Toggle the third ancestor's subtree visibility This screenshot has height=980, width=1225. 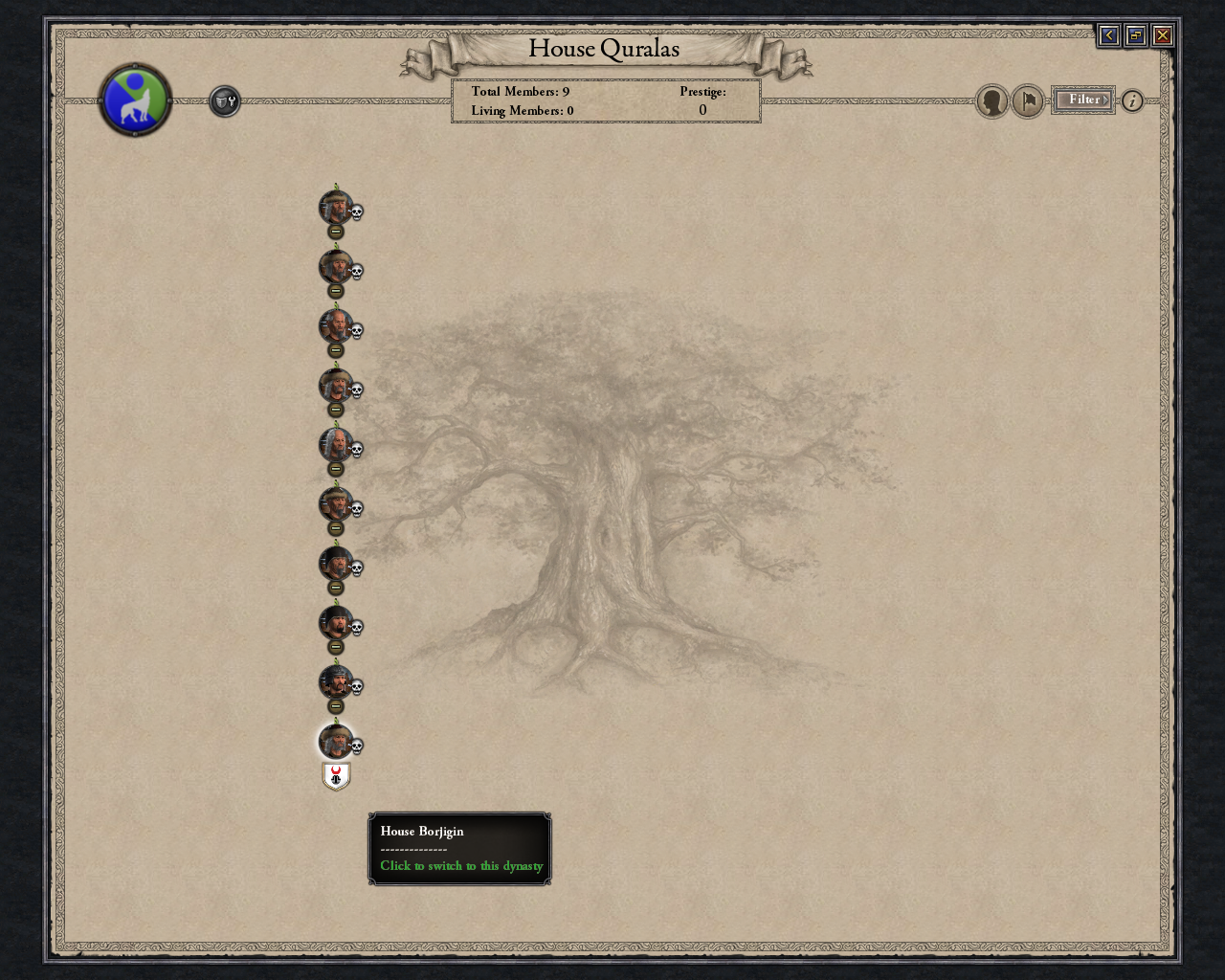335,351
